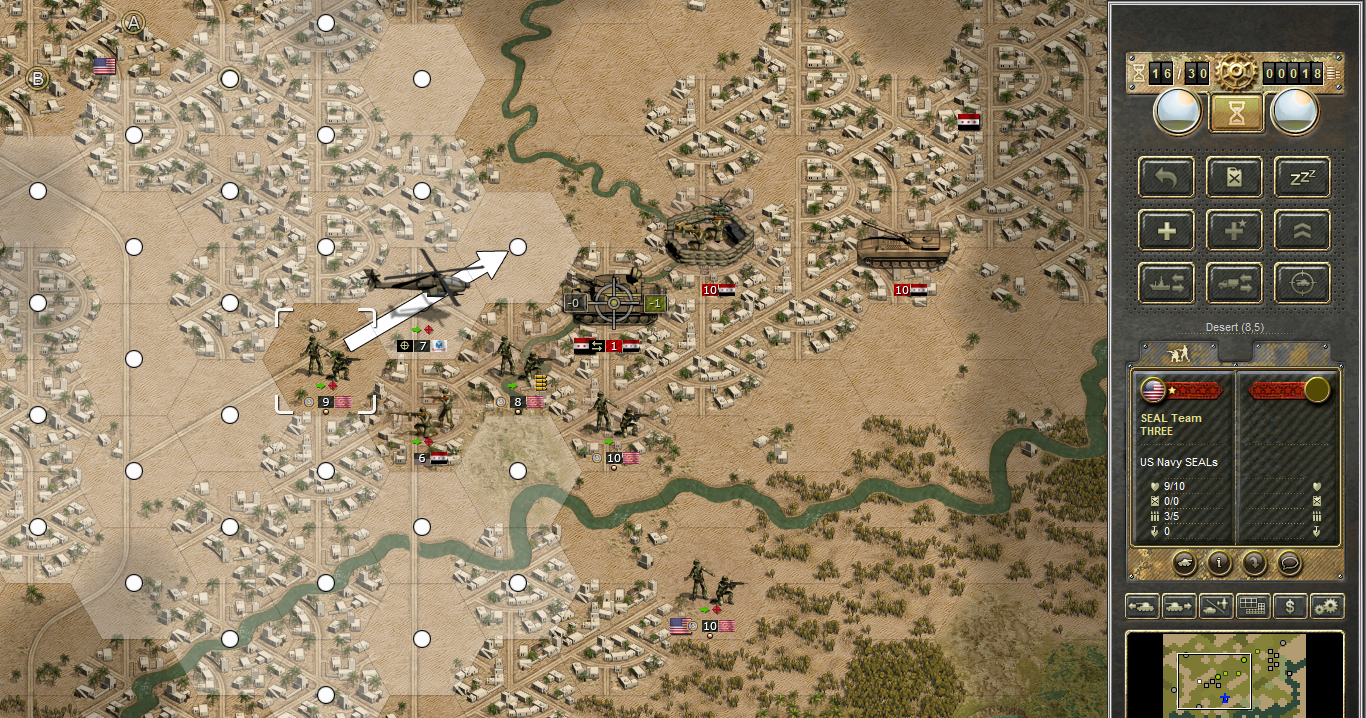Put the unit to sleep with Zzz button
The image size is (1366, 718).
1302,178
